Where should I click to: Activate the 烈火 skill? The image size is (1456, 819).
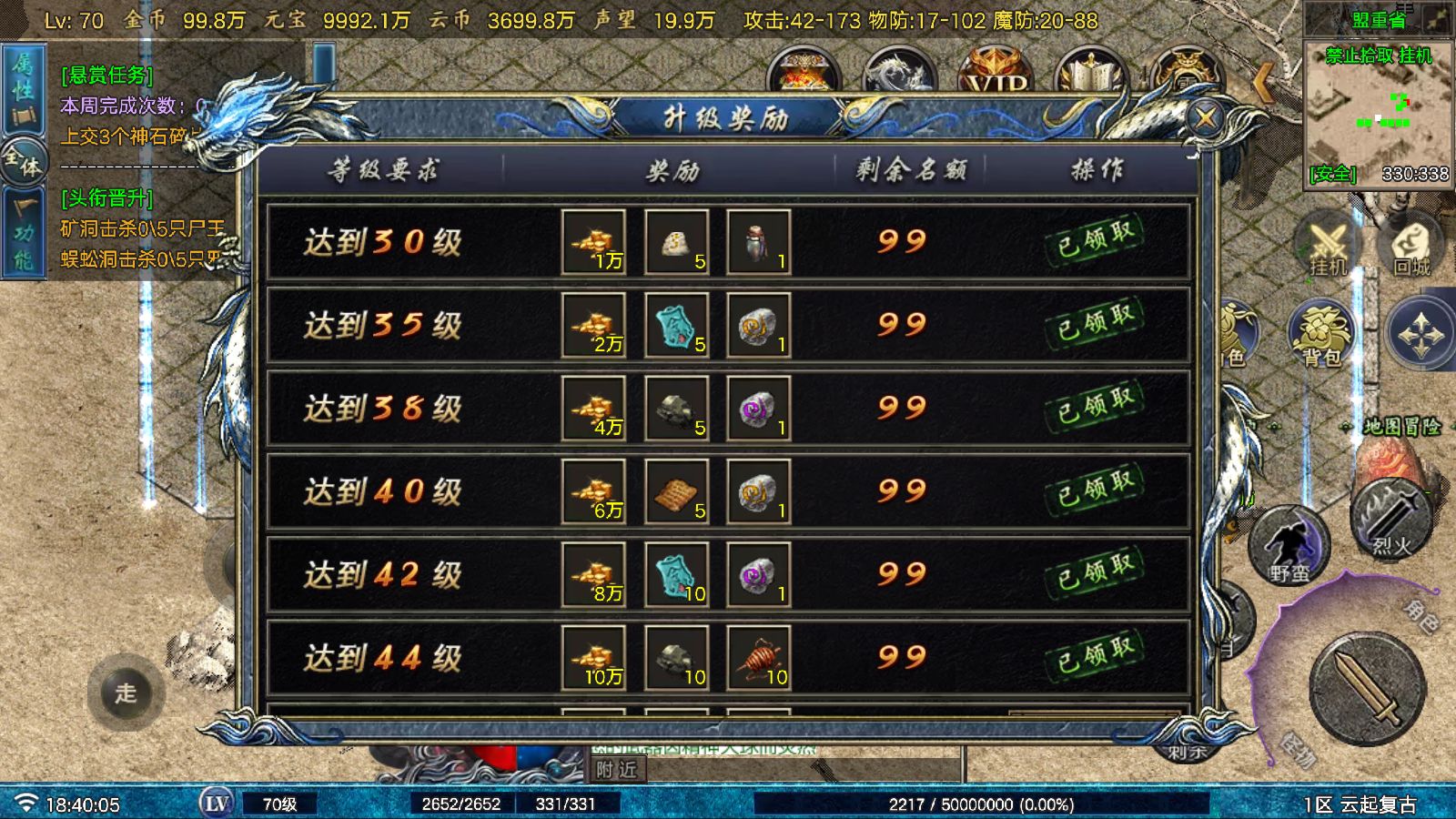pyautogui.click(x=1390, y=521)
